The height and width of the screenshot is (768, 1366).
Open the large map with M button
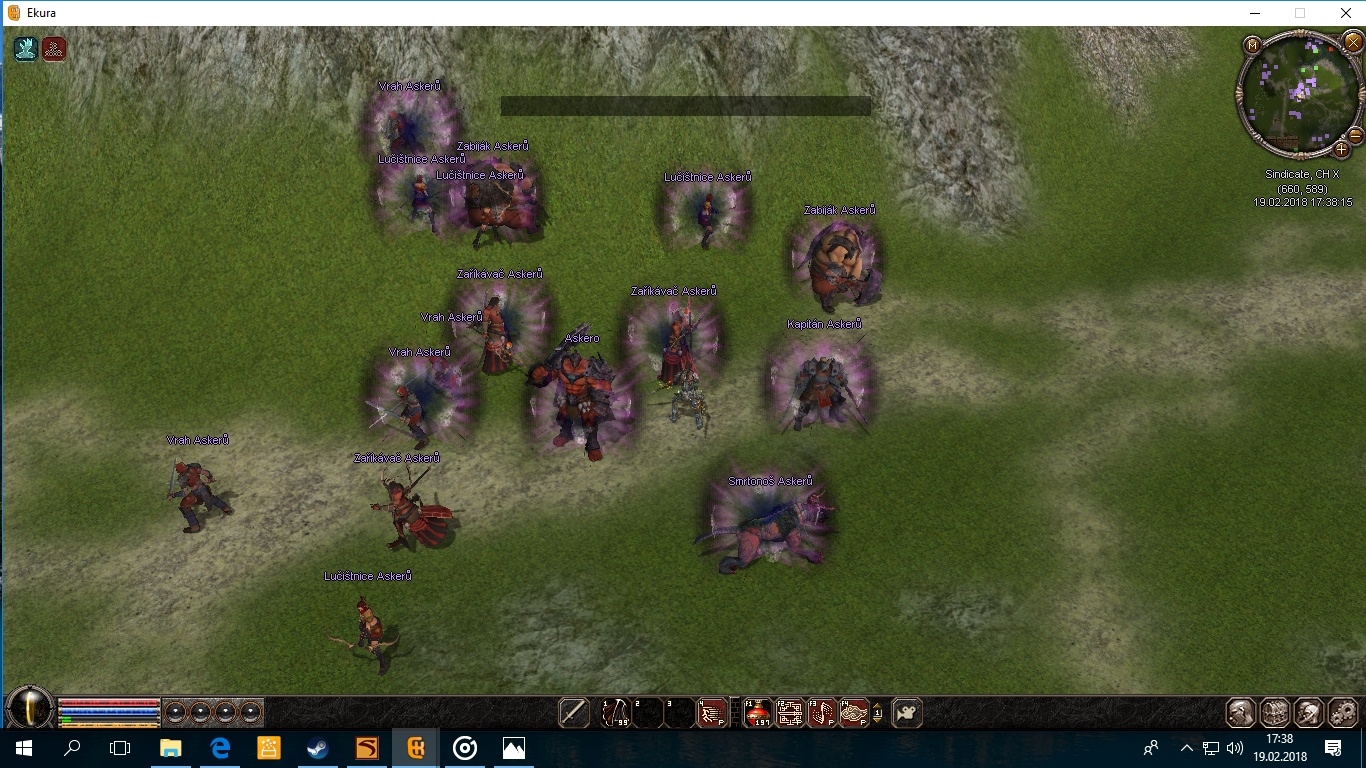point(1252,44)
